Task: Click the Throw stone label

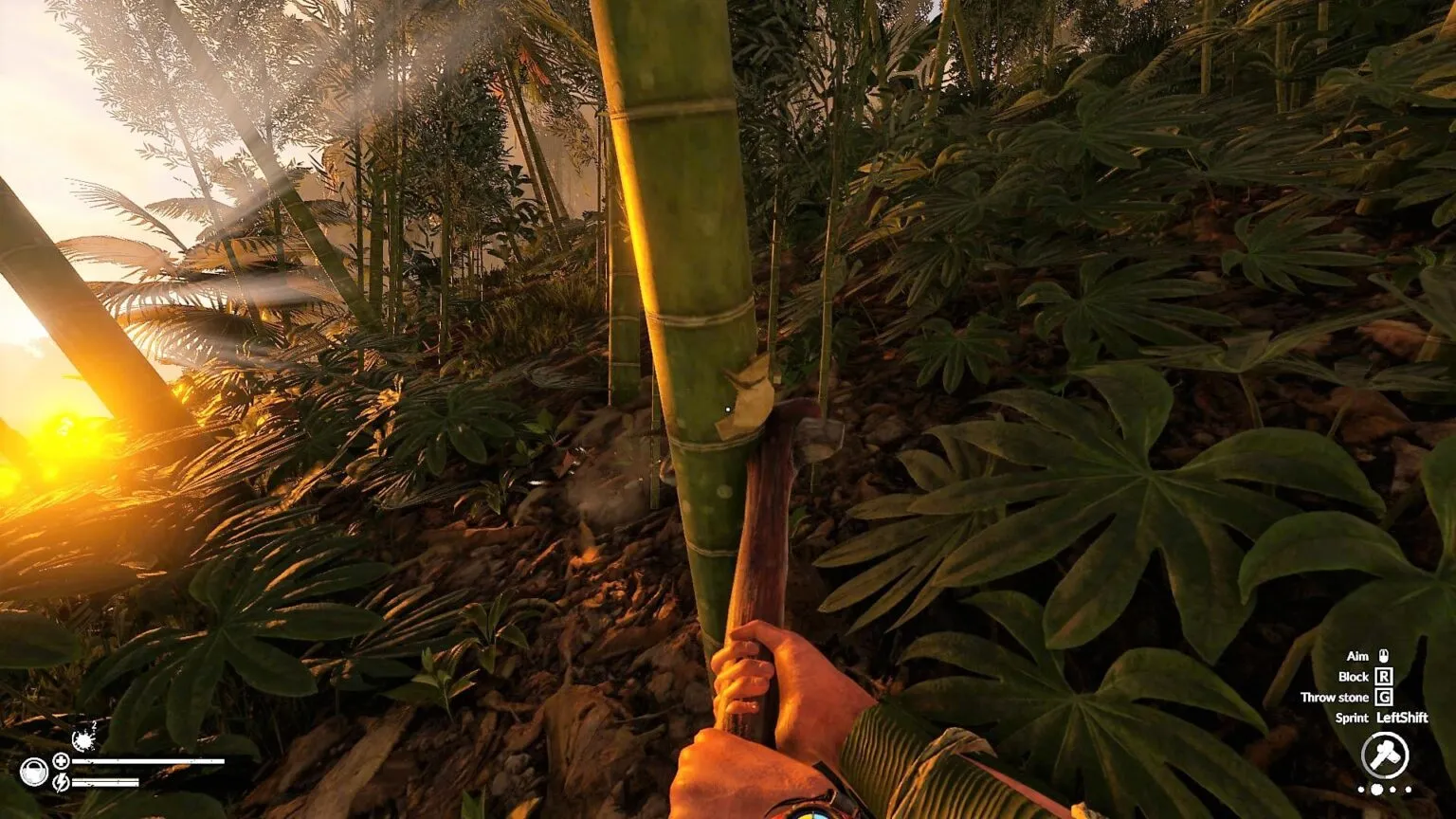Action: click(x=1337, y=697)
